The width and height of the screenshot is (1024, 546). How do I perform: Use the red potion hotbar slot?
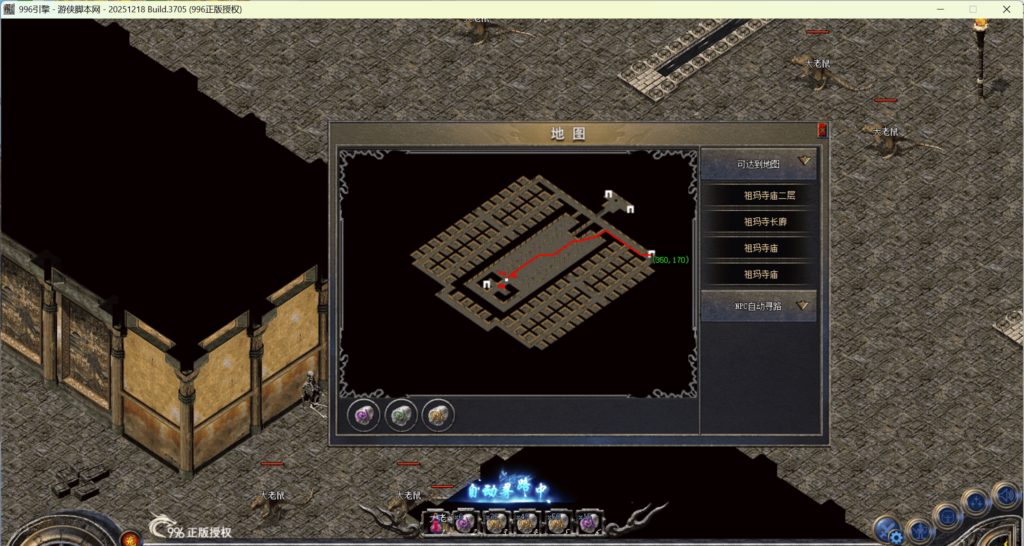(437, 522)
